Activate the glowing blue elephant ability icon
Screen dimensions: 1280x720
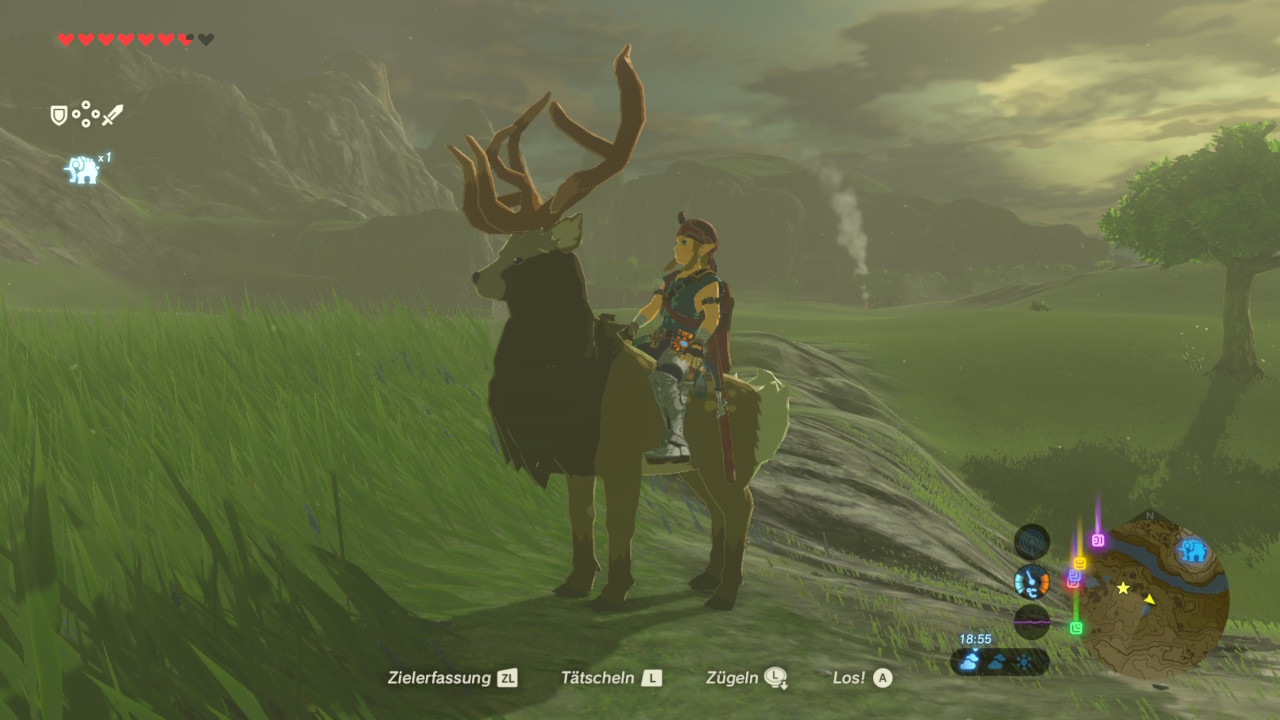(82, 170)
